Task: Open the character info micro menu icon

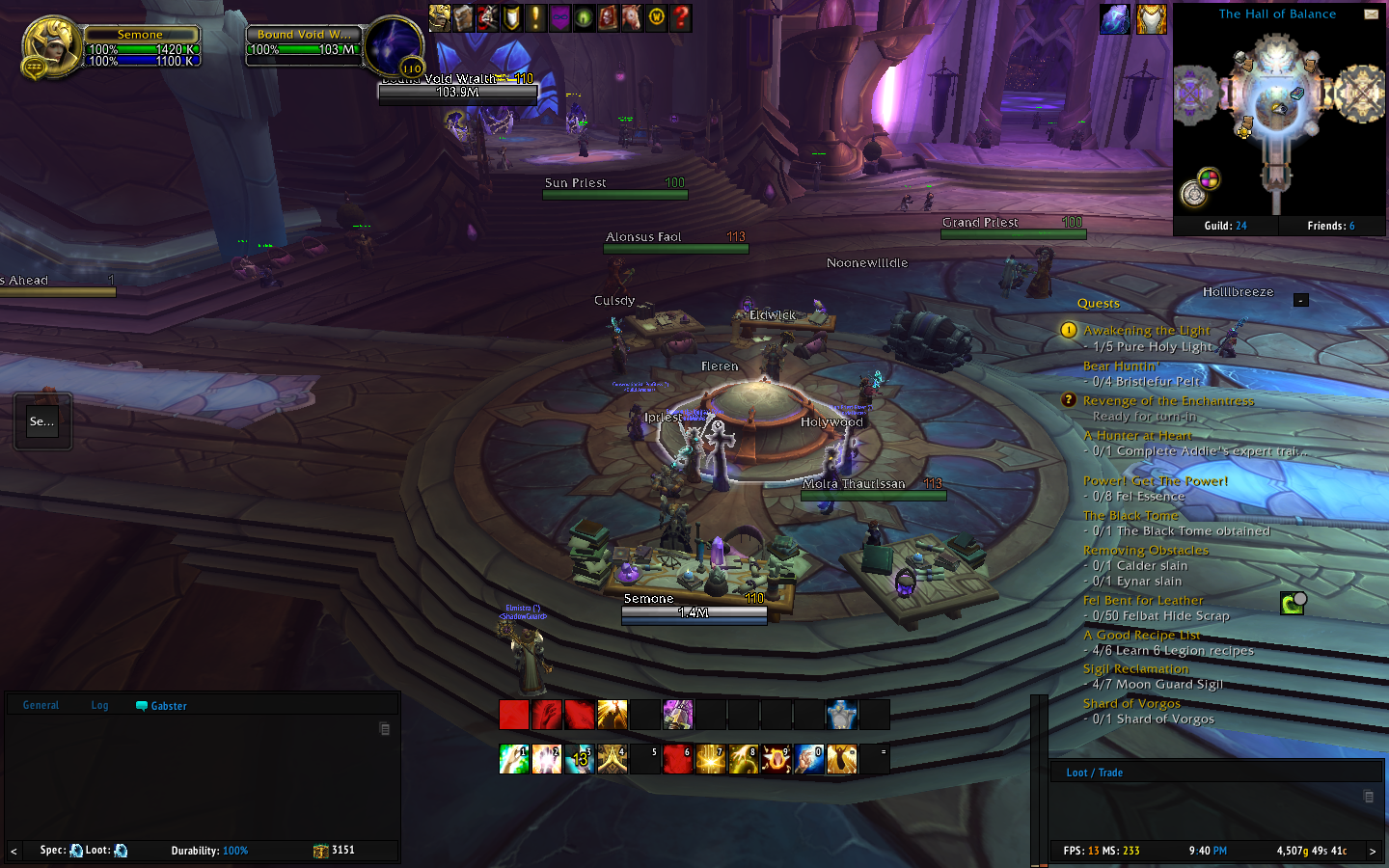Action: coord(440,17)
